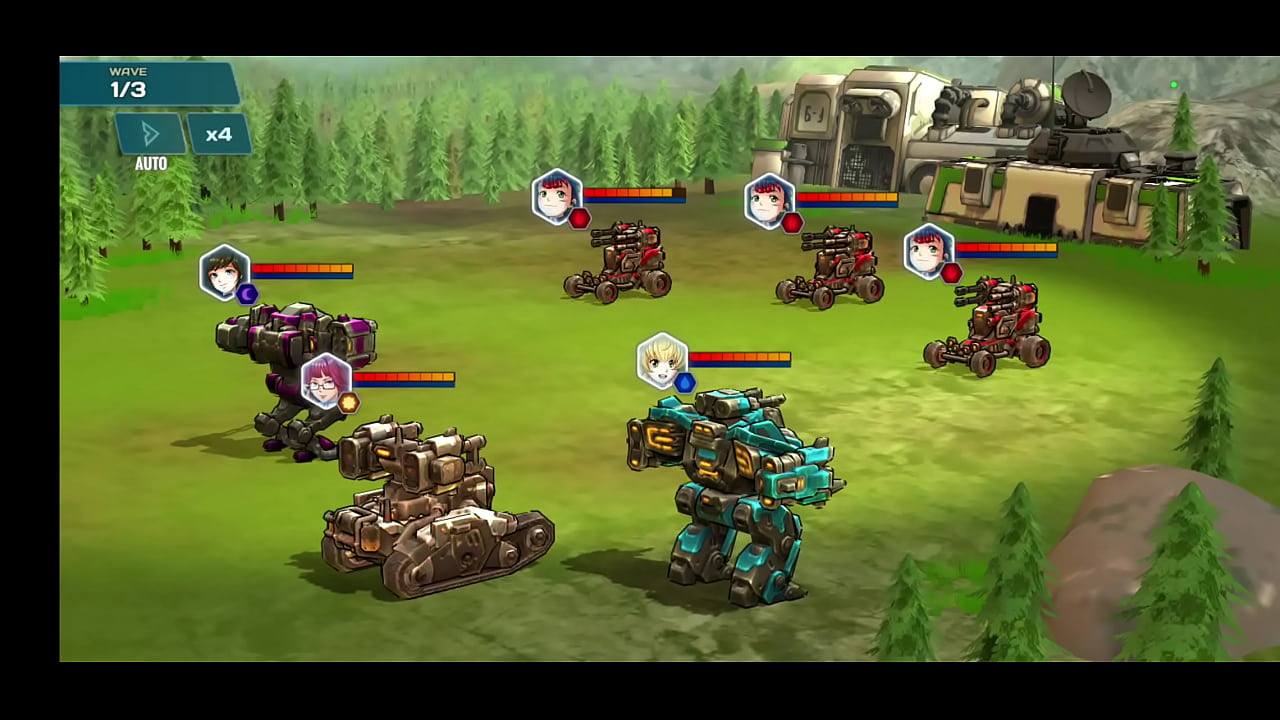Click the blonde pilot's health bar
Viewport: 1280px width, 720px height.
[x=740, y=355]
